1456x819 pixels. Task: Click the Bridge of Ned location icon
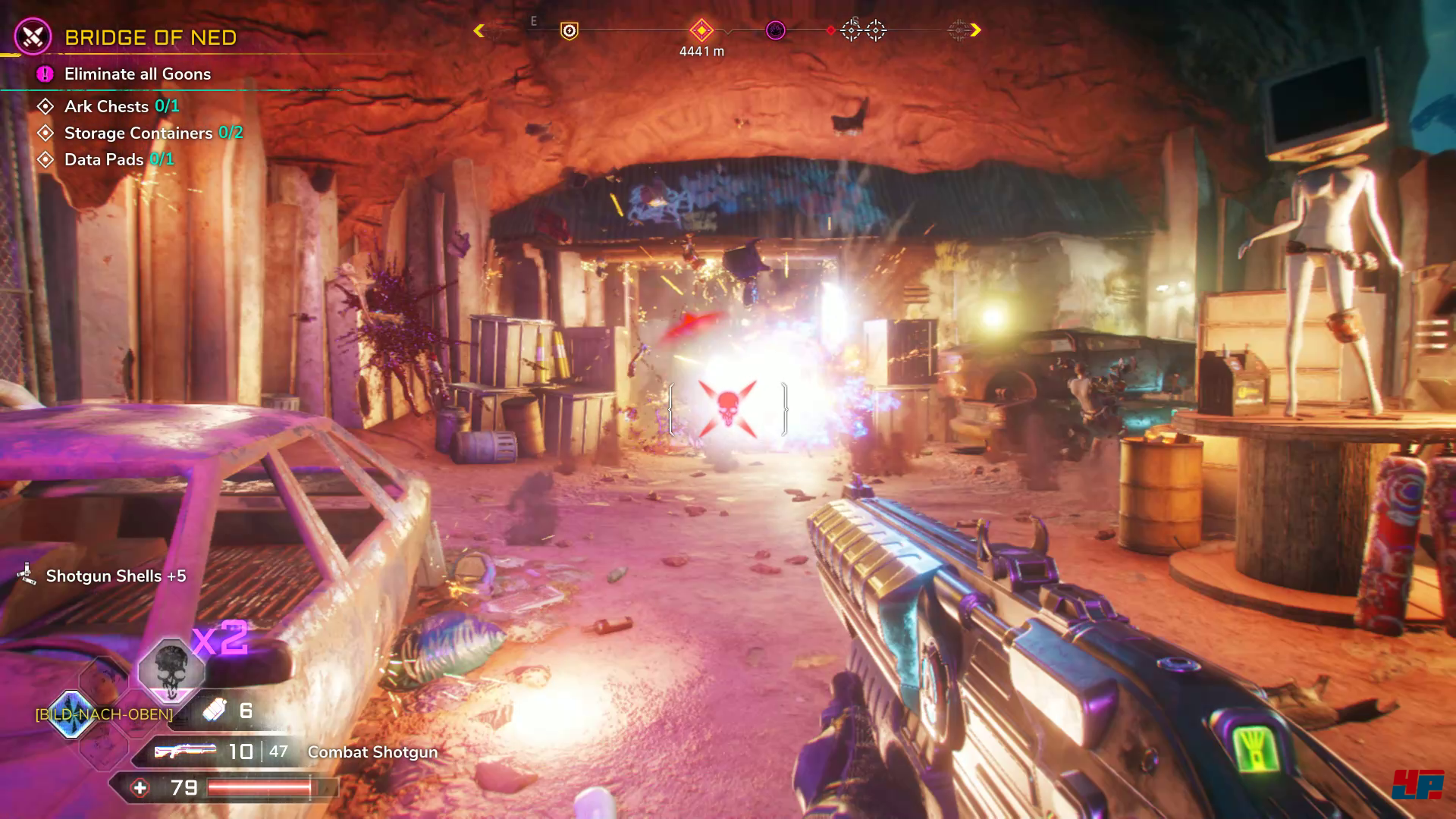[x=33, y=36]
